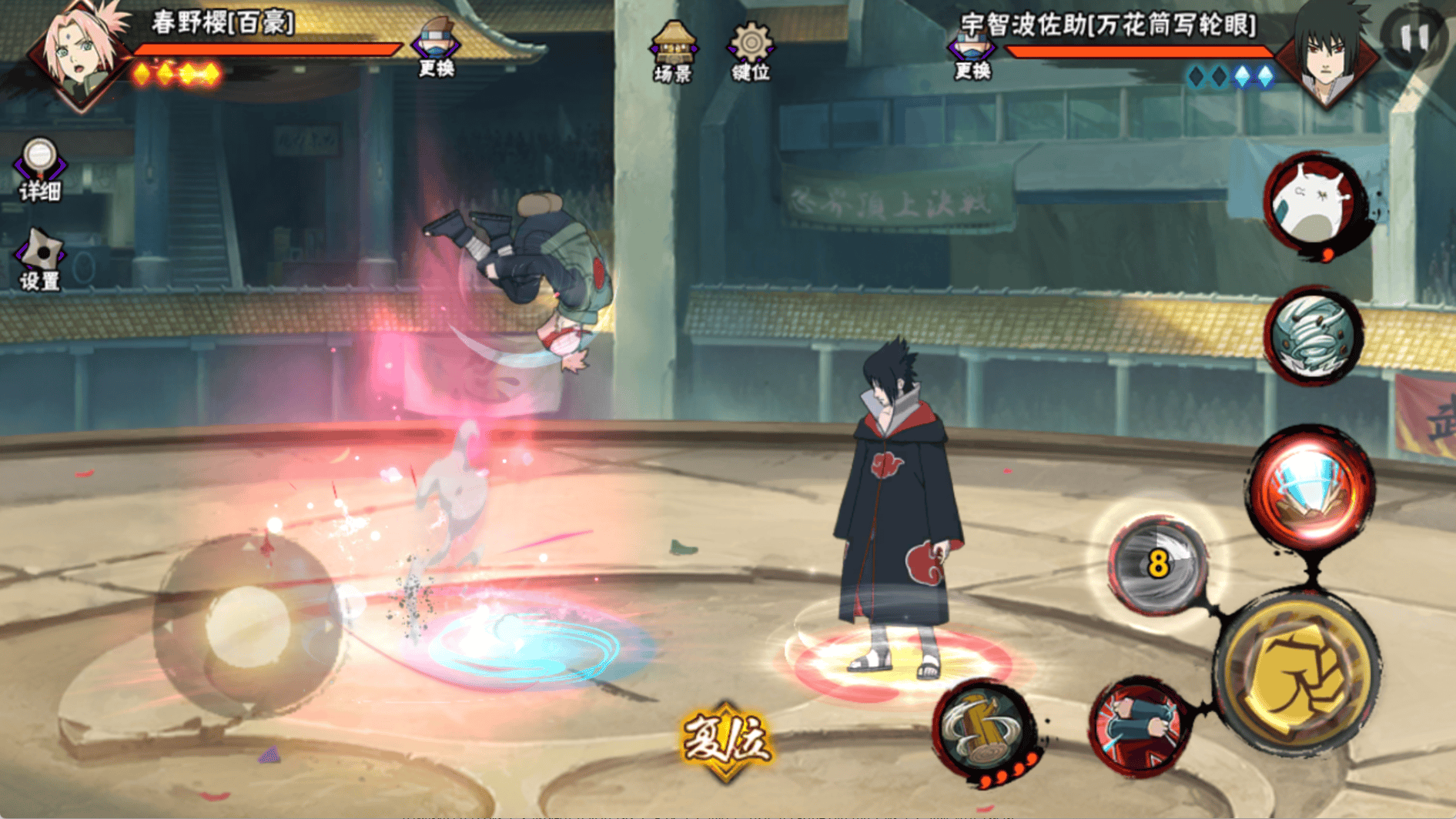Screen dimensions: 1456x819
Task: Tap the skill on cooldown showing 8
Action: (x=1157, y=566)
